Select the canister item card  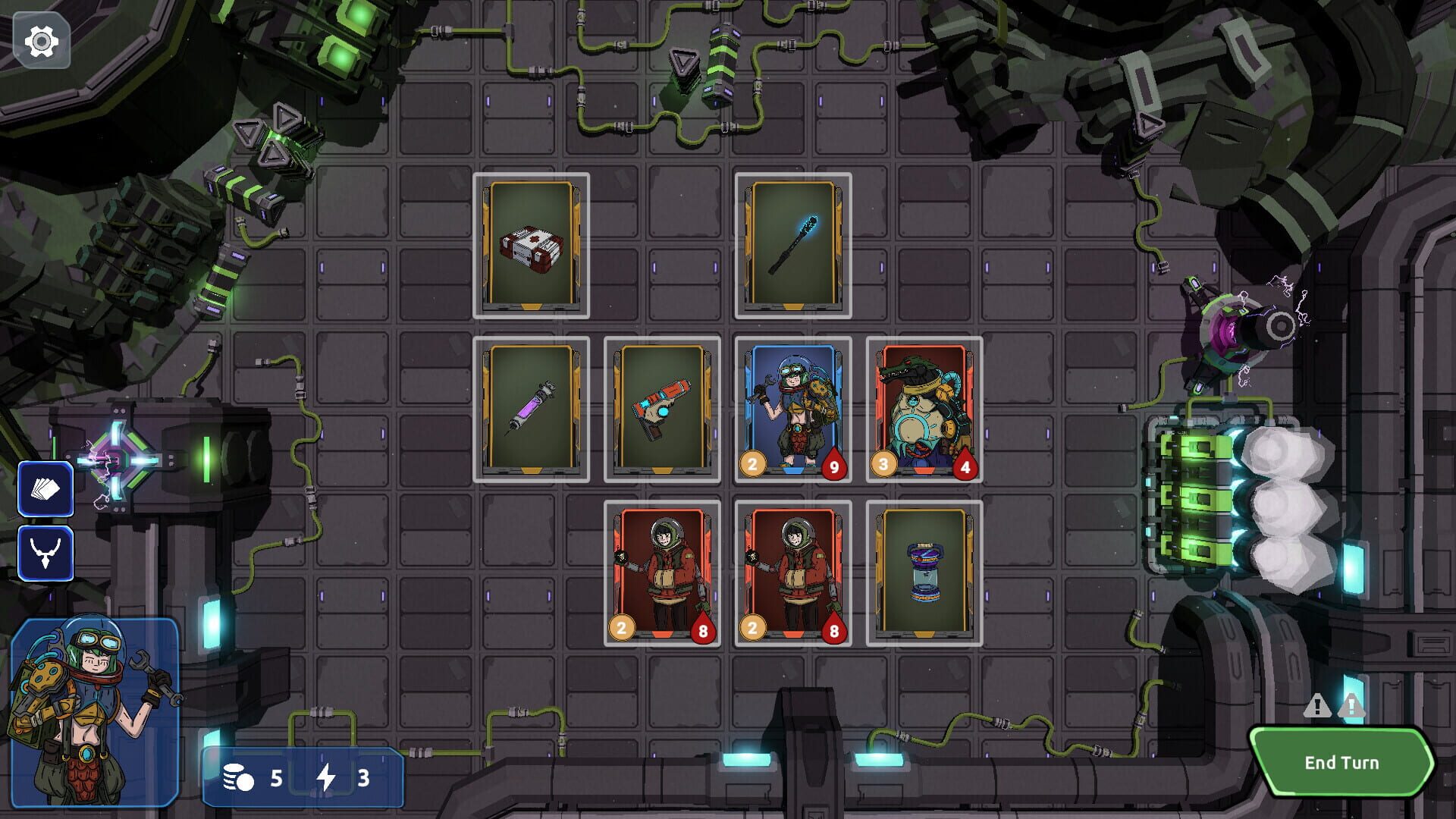(x=923, y=574)
